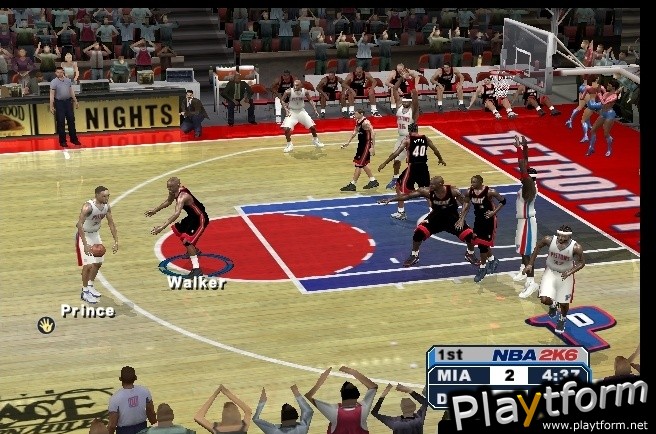
Task: Select the Walker player name label
Action: 196,283
